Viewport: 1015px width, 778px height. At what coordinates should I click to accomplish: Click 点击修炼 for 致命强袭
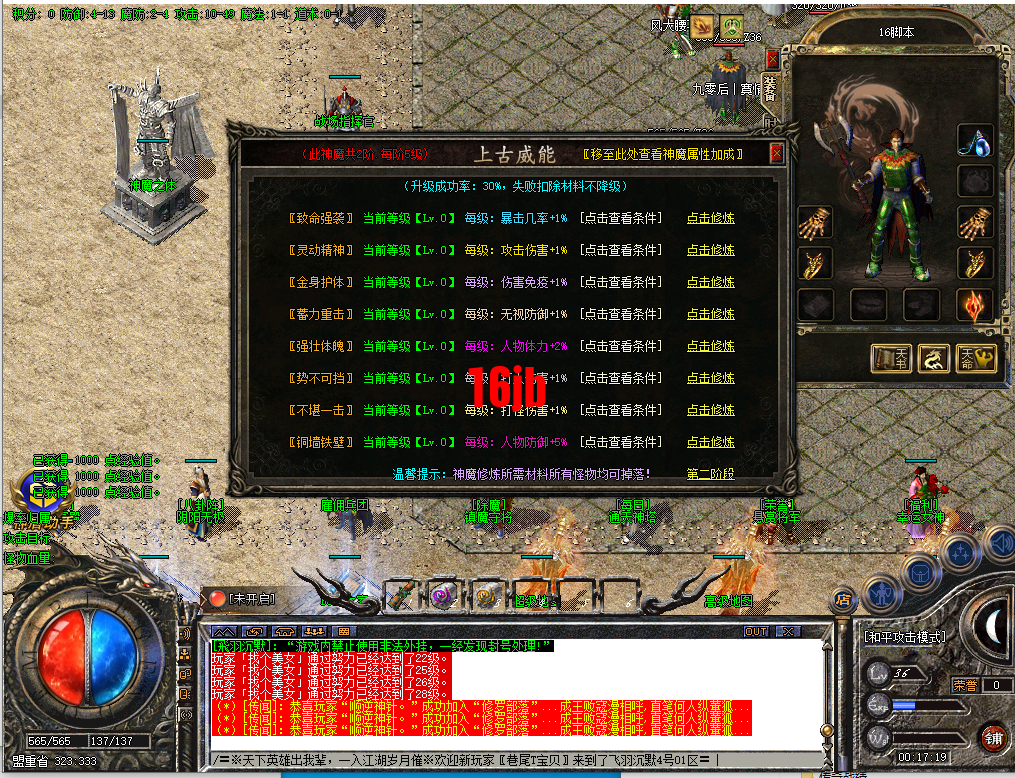pos(710,219)
